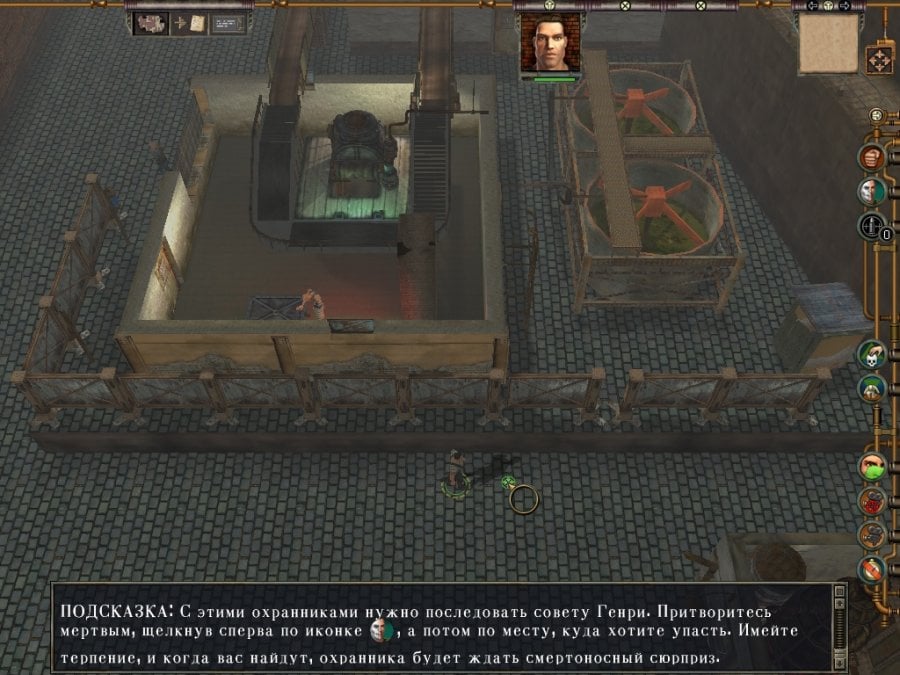
Task: Click the camera icon with red grid
Action: coord(872,501)
